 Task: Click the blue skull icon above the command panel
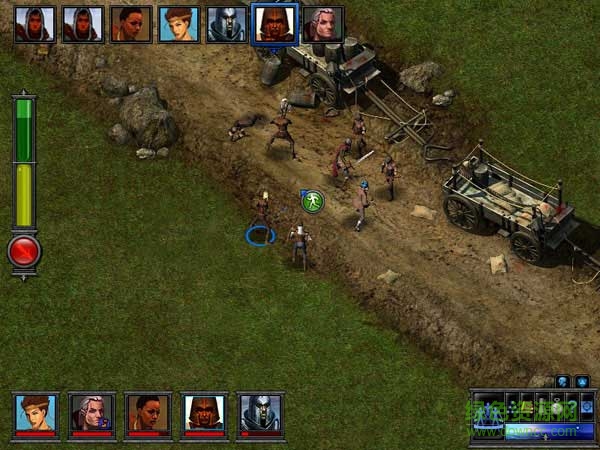pos(562,381)
